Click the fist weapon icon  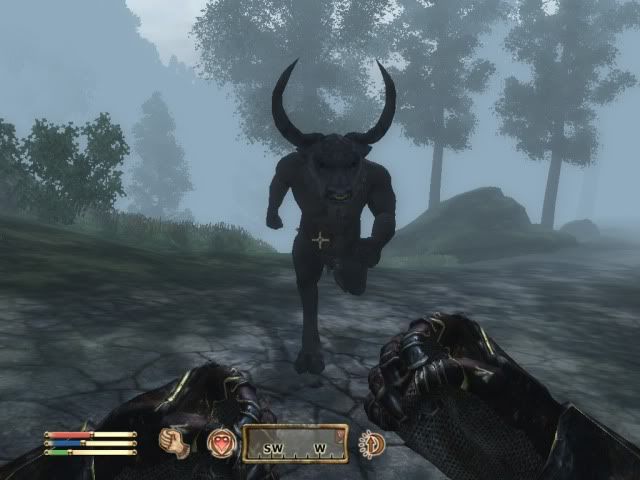tap(176, 442)
